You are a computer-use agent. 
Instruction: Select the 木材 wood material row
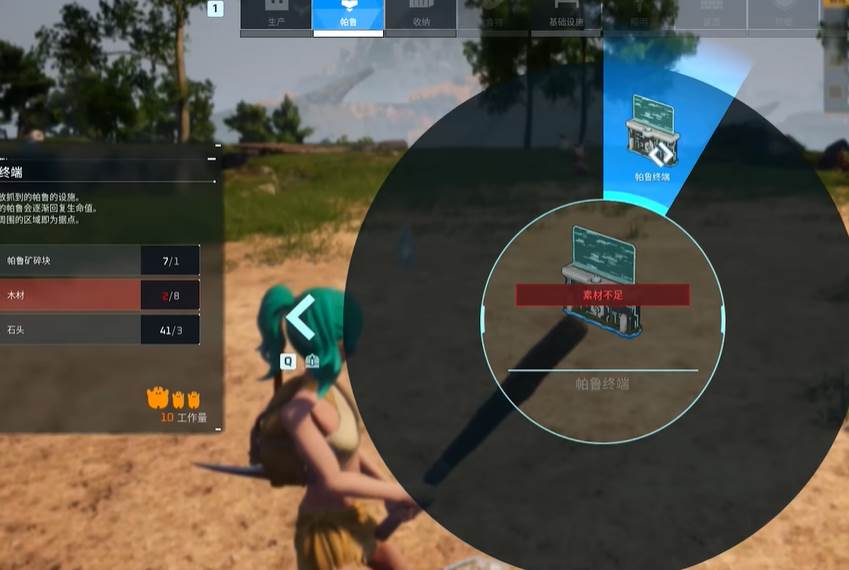tap(100, 295)
